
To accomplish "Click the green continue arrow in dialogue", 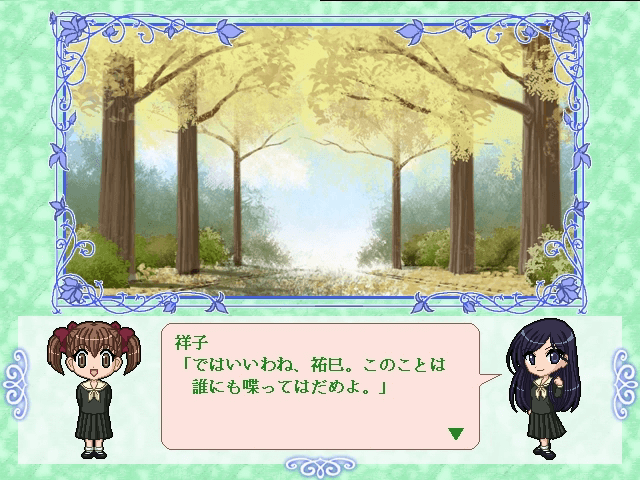I will click(456, 434).
